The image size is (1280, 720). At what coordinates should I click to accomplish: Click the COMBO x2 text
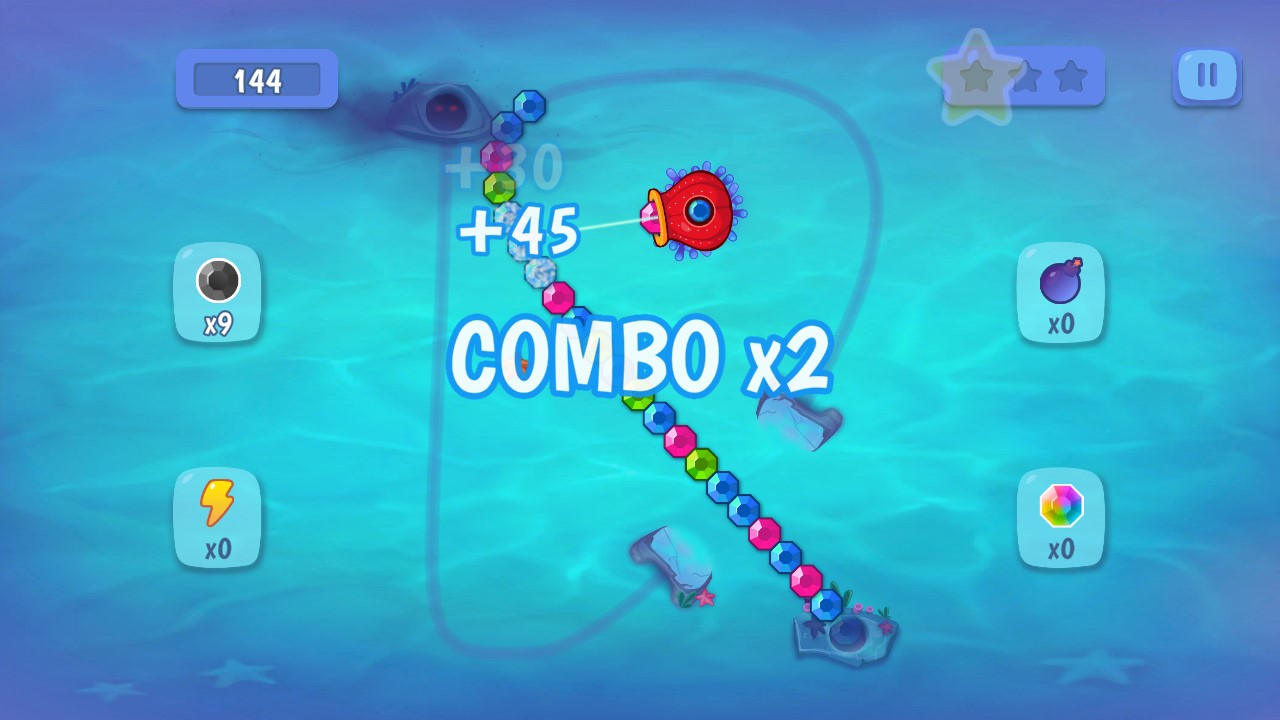[640, 355]
